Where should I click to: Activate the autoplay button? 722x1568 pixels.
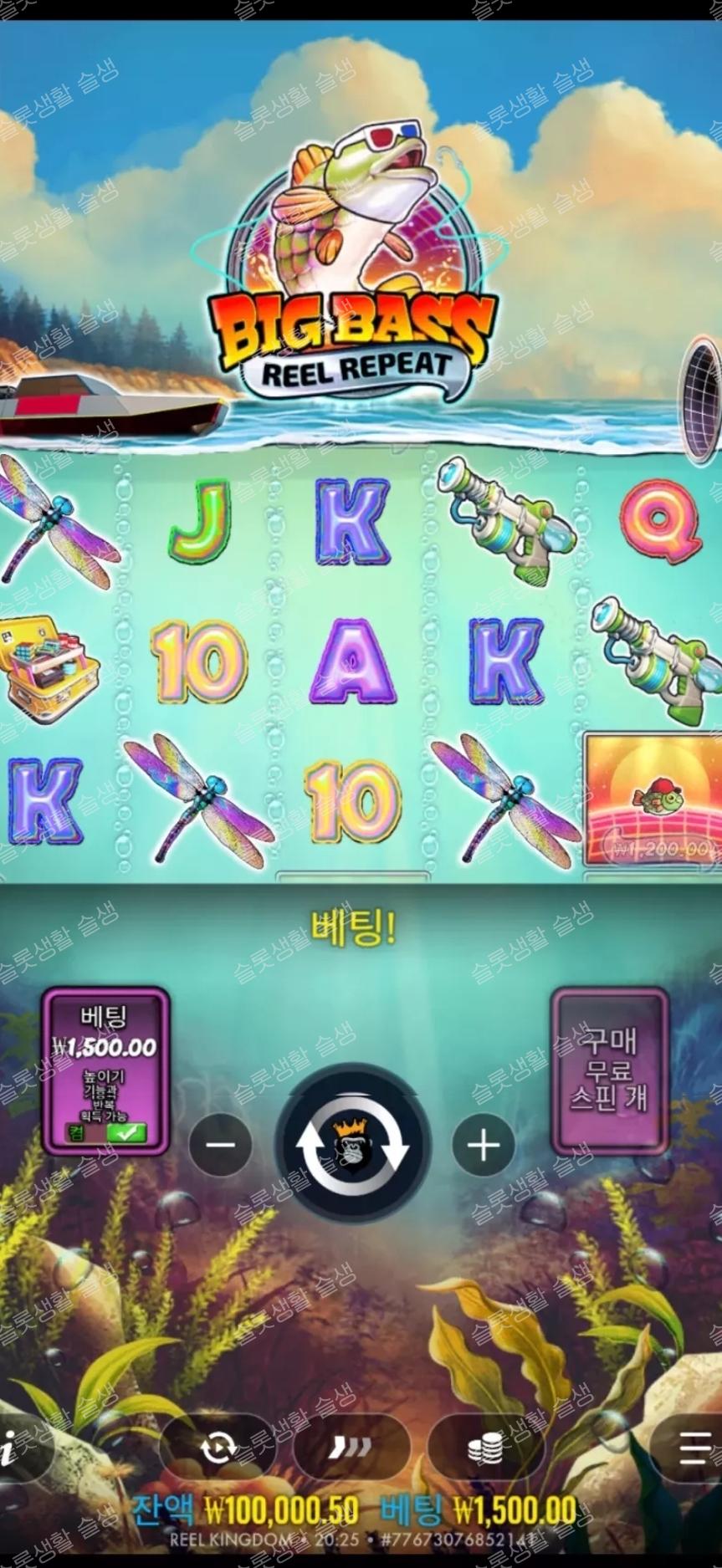click(x=218, y=1448)
